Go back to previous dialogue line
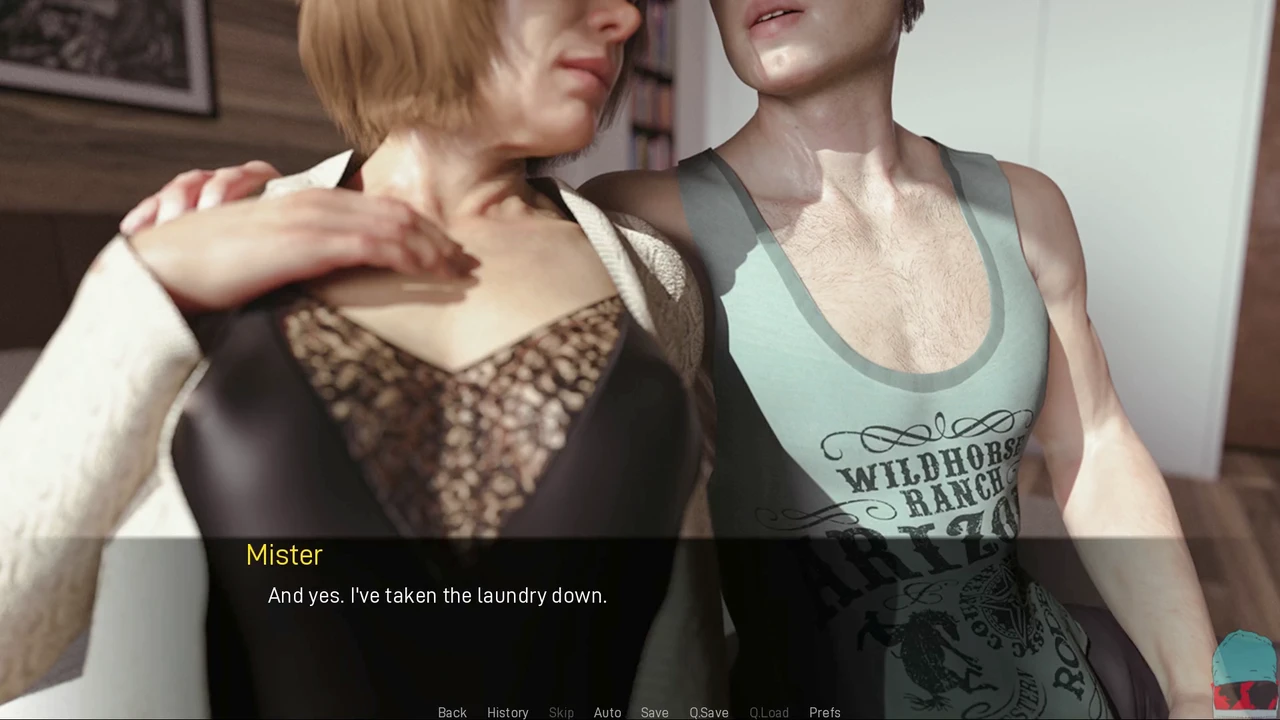Screen dimensions: 1280x720 pyautogui.click(x=452, y=712)
